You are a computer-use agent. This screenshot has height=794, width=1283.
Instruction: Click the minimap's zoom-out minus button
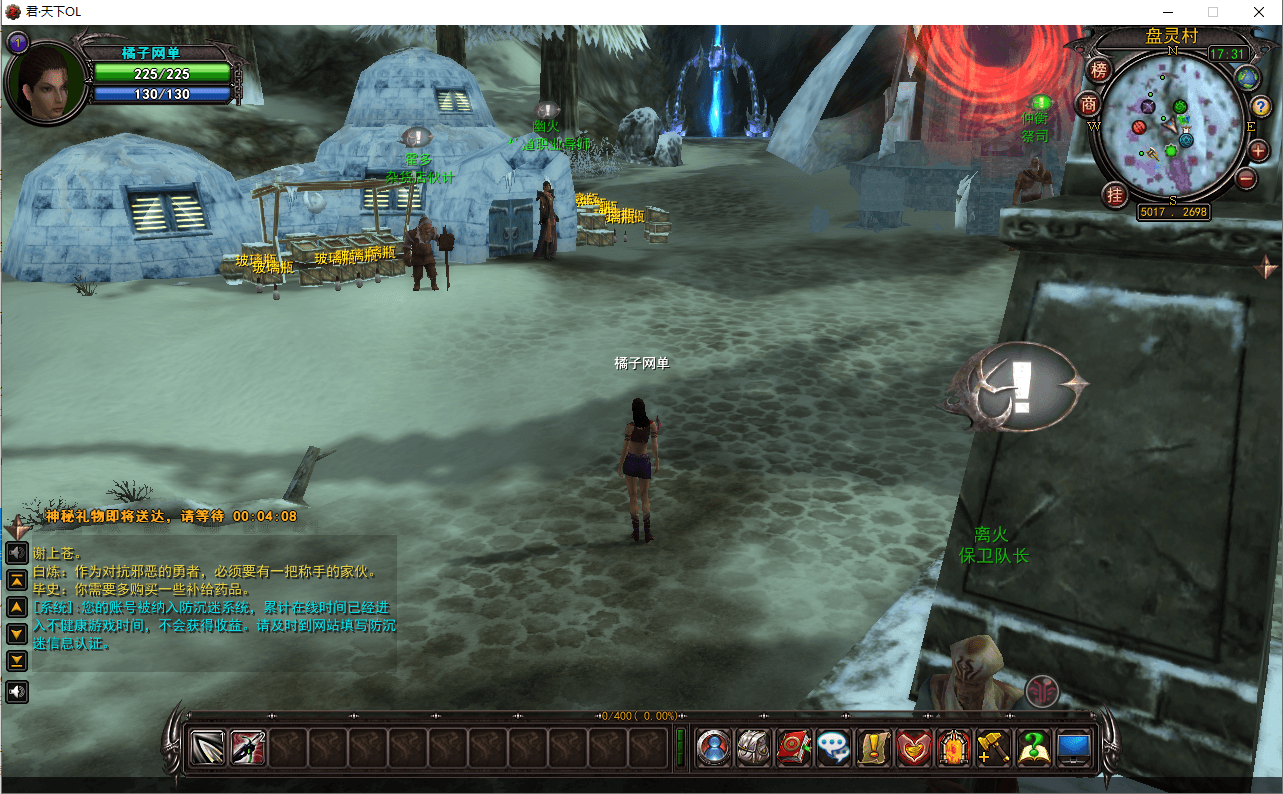click(x=1246, y=179)
